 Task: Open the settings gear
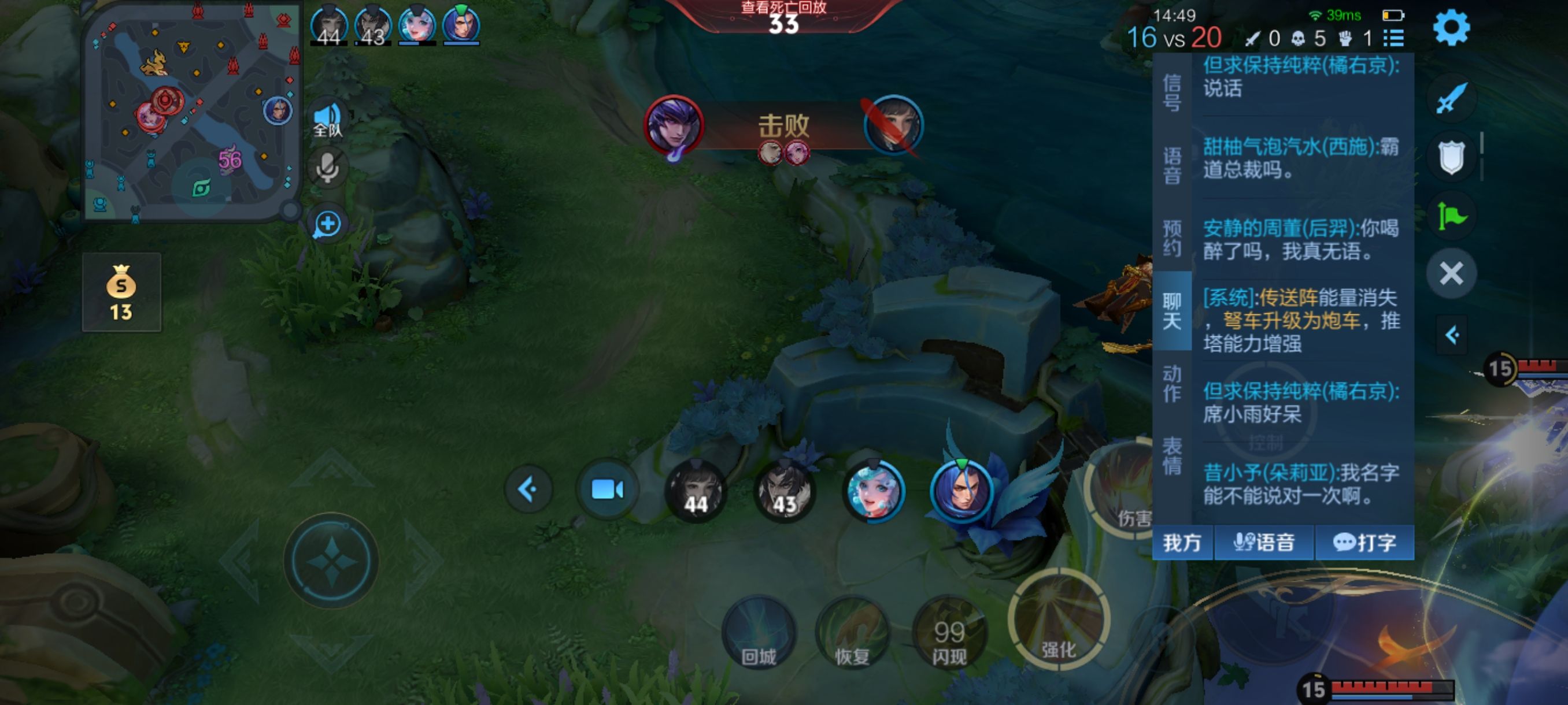click(x=1451, y=28)
